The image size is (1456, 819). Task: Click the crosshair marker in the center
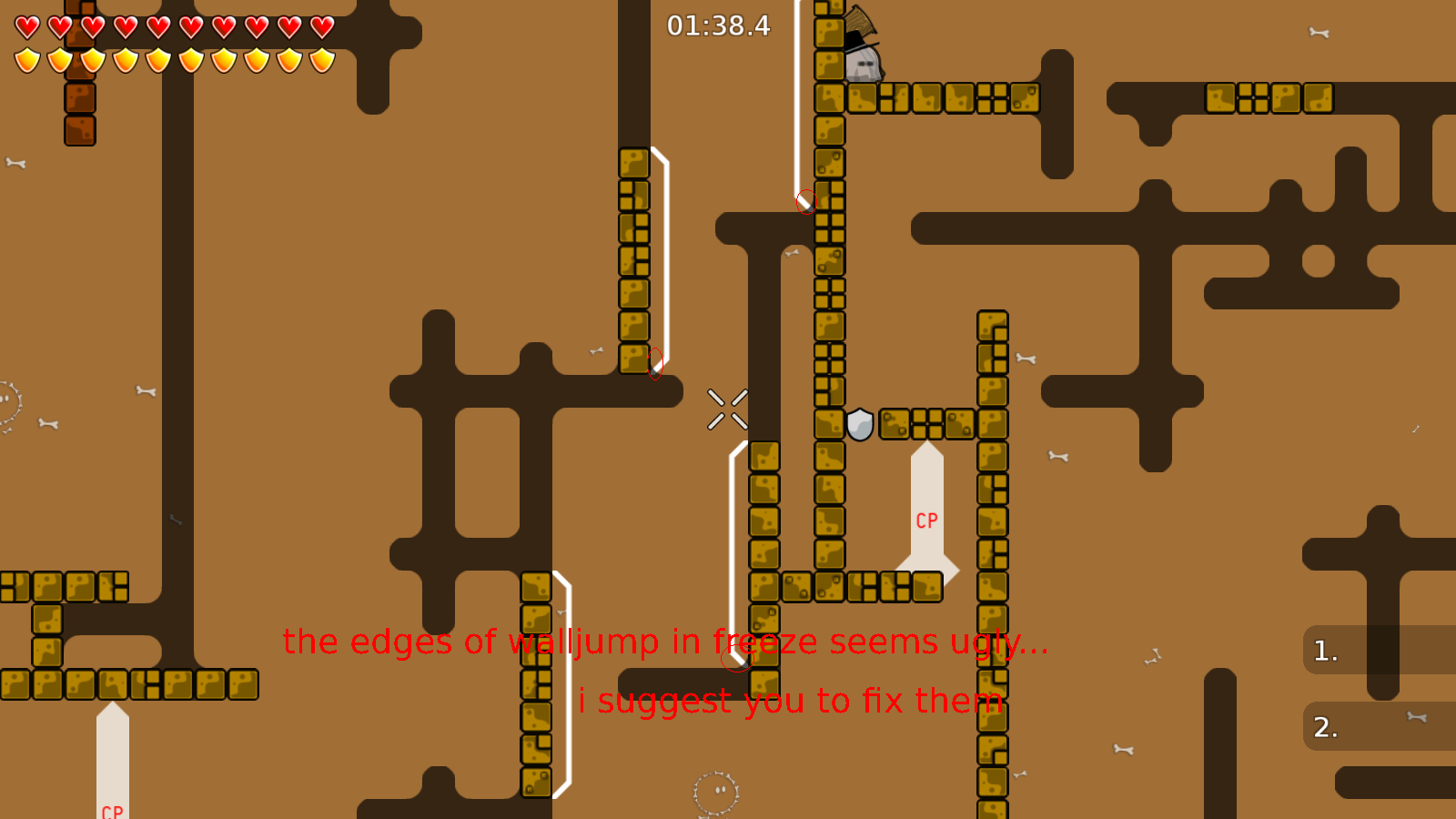725,407
